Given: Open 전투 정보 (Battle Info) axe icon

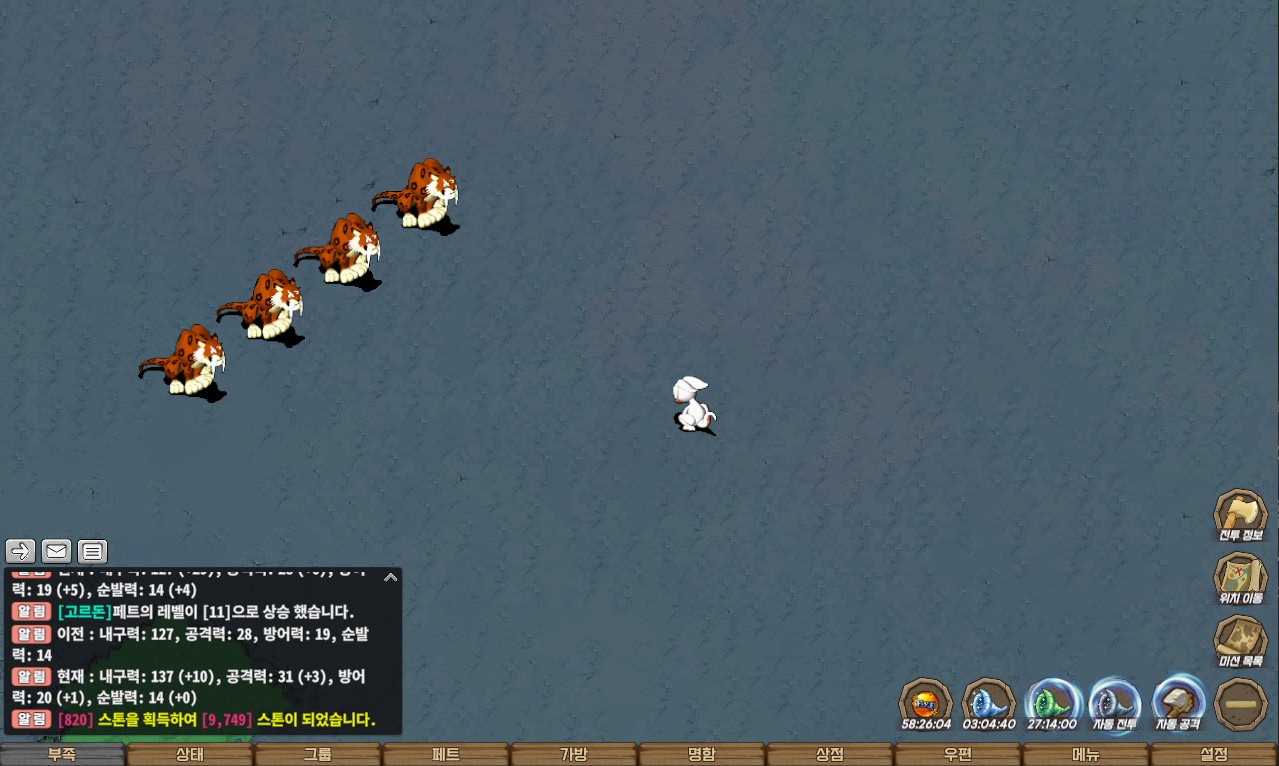Looking at the screenshot, I should 1240,515.
